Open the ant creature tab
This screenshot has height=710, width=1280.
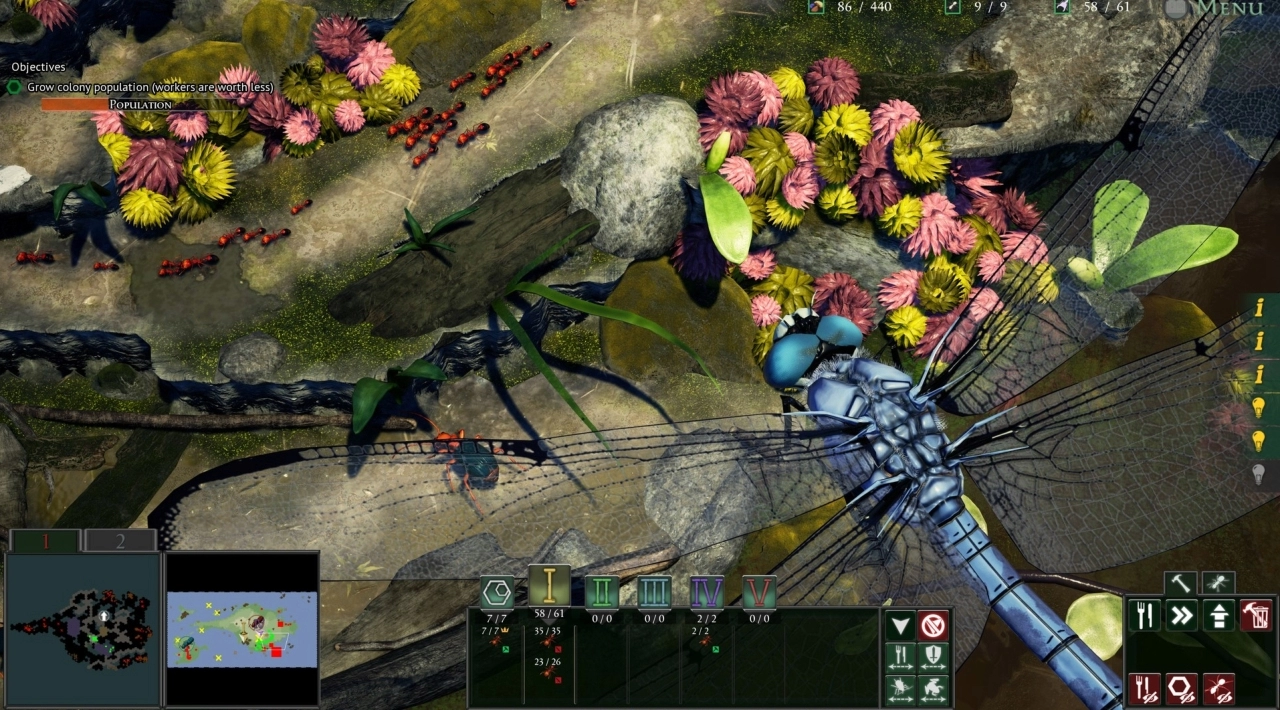1218,582
